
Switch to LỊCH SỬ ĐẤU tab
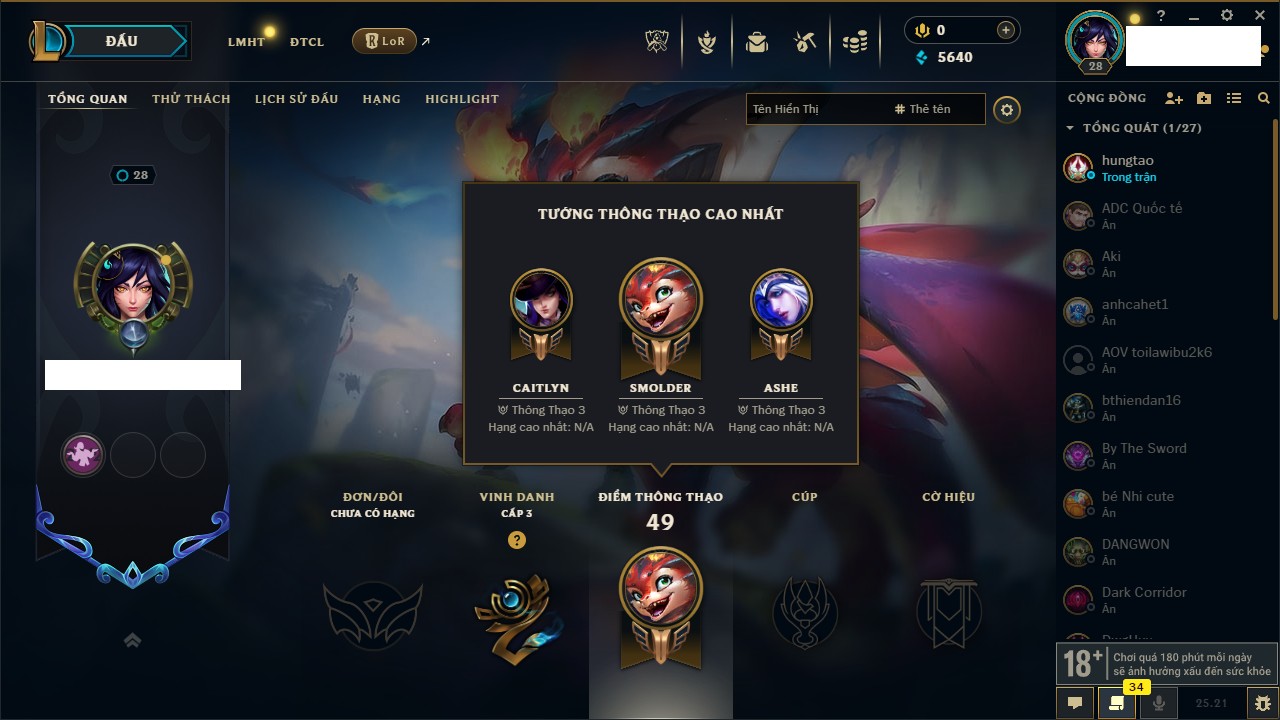[x=296, y=99]
